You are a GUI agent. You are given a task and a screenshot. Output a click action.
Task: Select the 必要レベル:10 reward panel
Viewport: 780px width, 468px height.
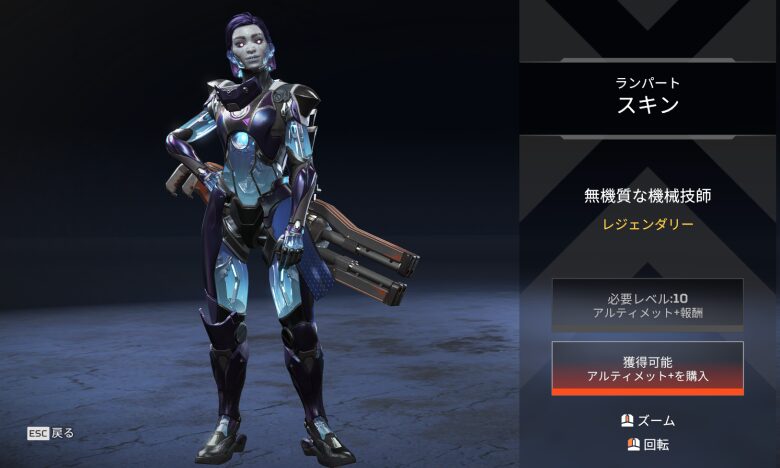pos(647,304)
